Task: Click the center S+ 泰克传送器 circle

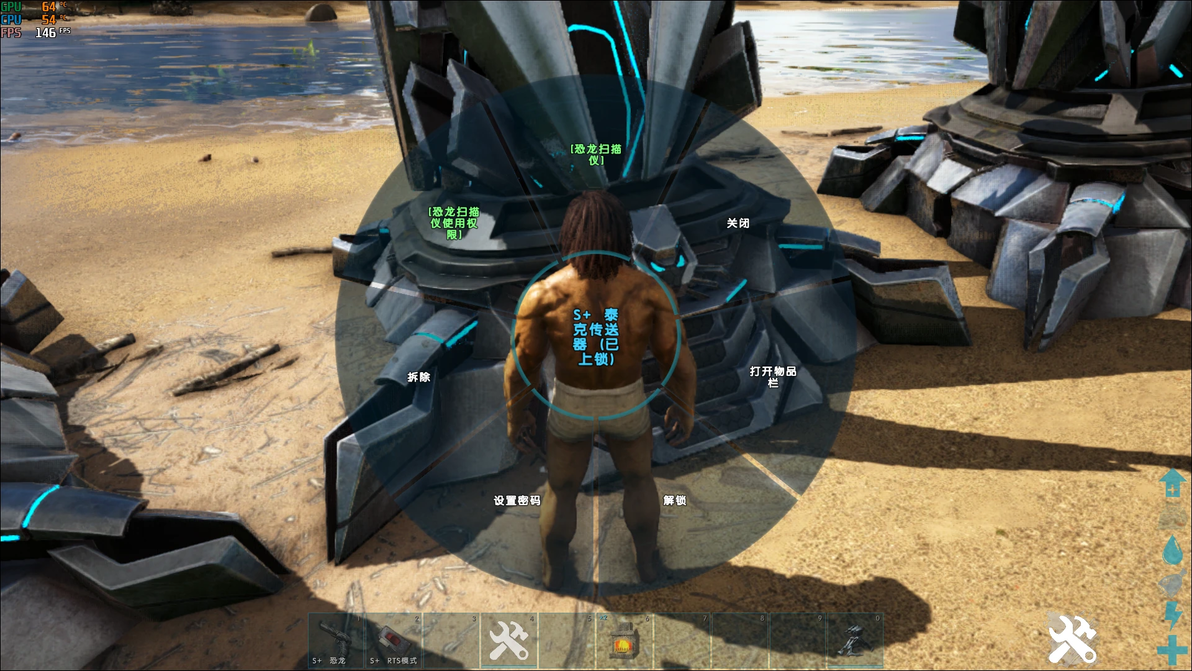Action: click(x=595, y=336)
